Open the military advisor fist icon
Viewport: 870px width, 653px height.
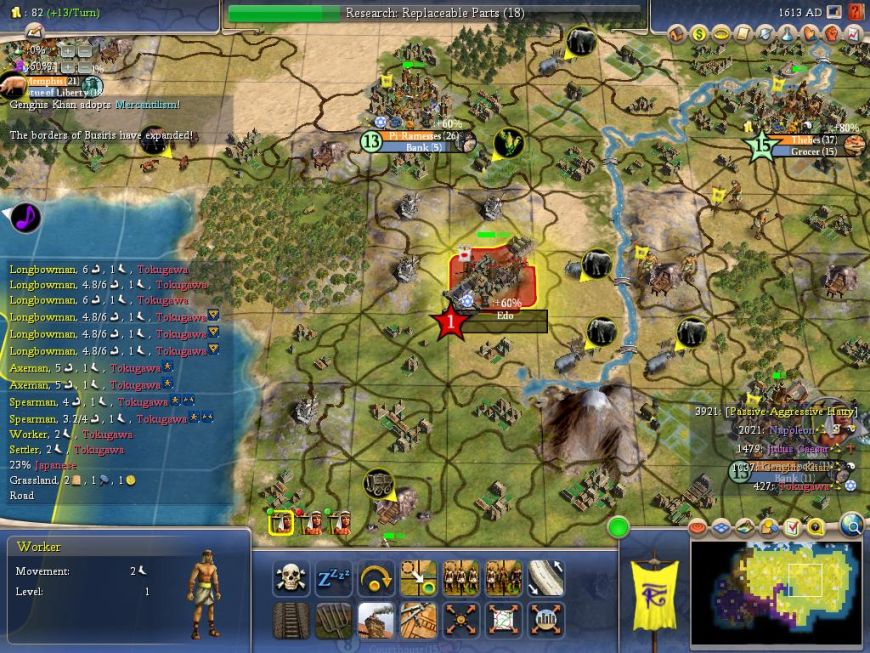pos(831,34)
